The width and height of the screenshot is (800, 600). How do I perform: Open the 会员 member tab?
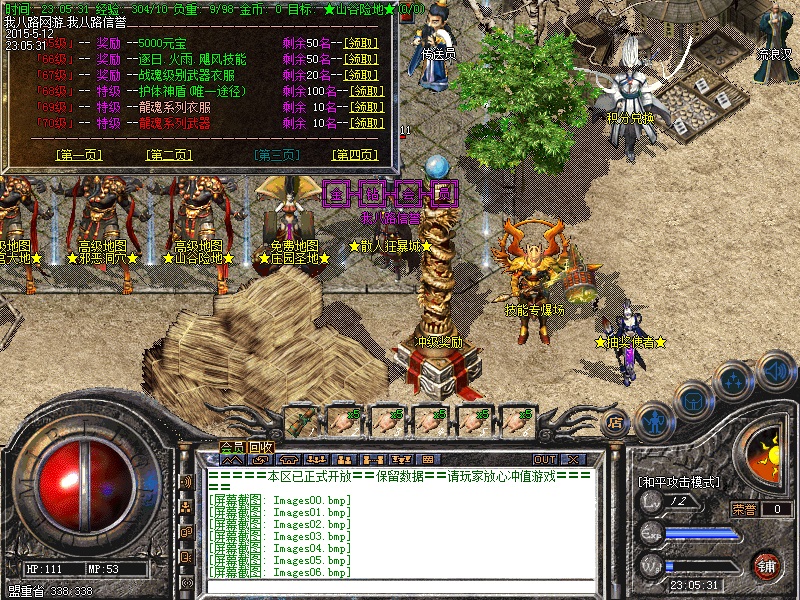(233, 447)
